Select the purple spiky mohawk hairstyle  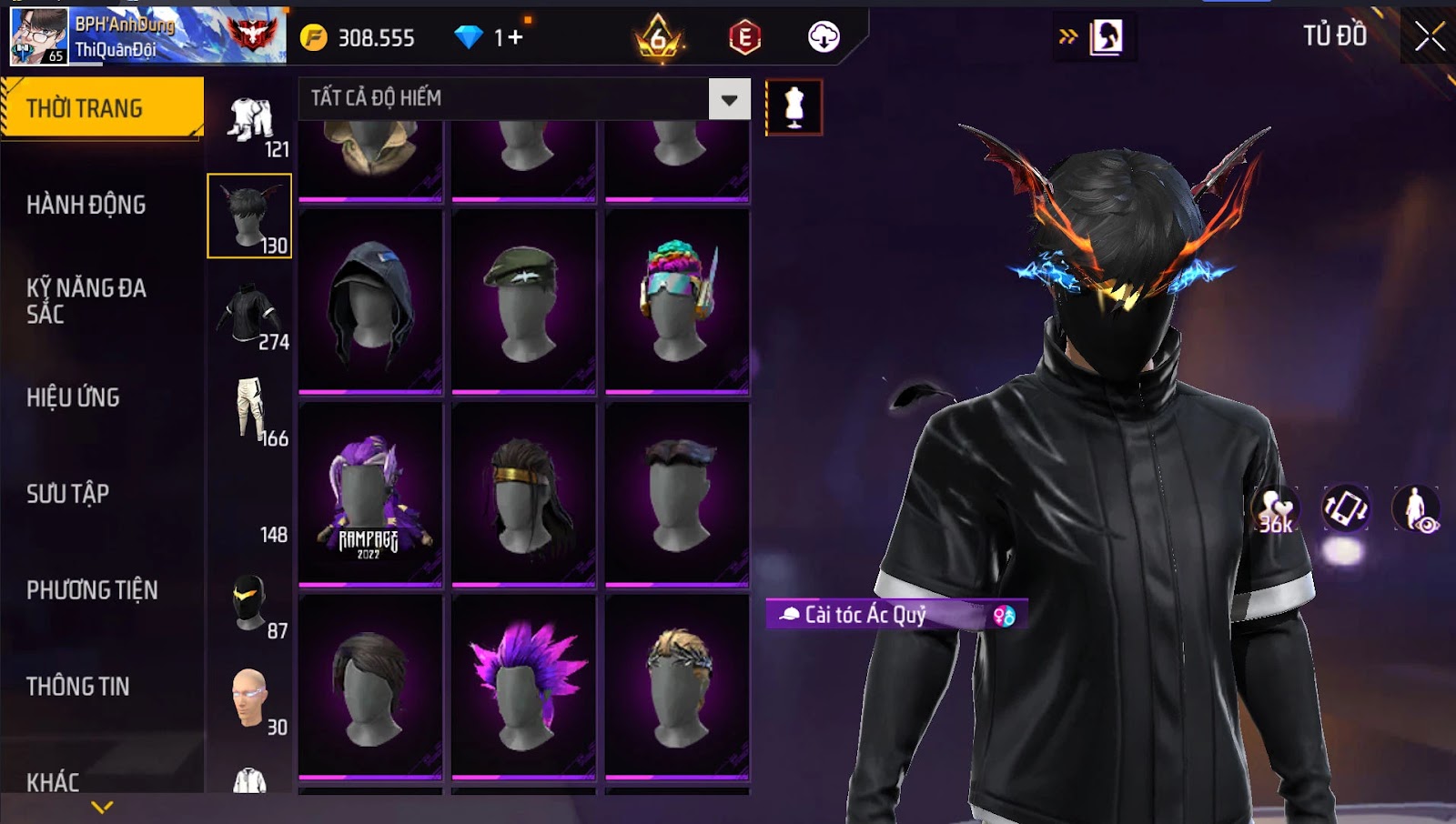(523, 687)
